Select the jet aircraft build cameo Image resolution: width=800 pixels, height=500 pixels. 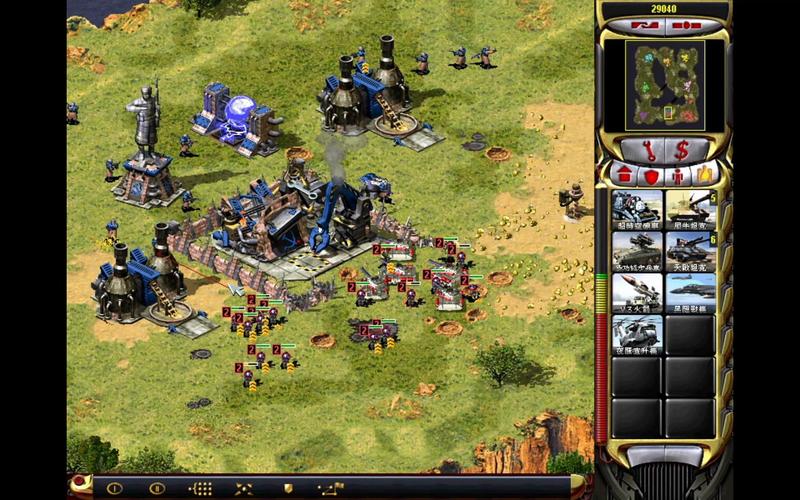click(690, 292)
